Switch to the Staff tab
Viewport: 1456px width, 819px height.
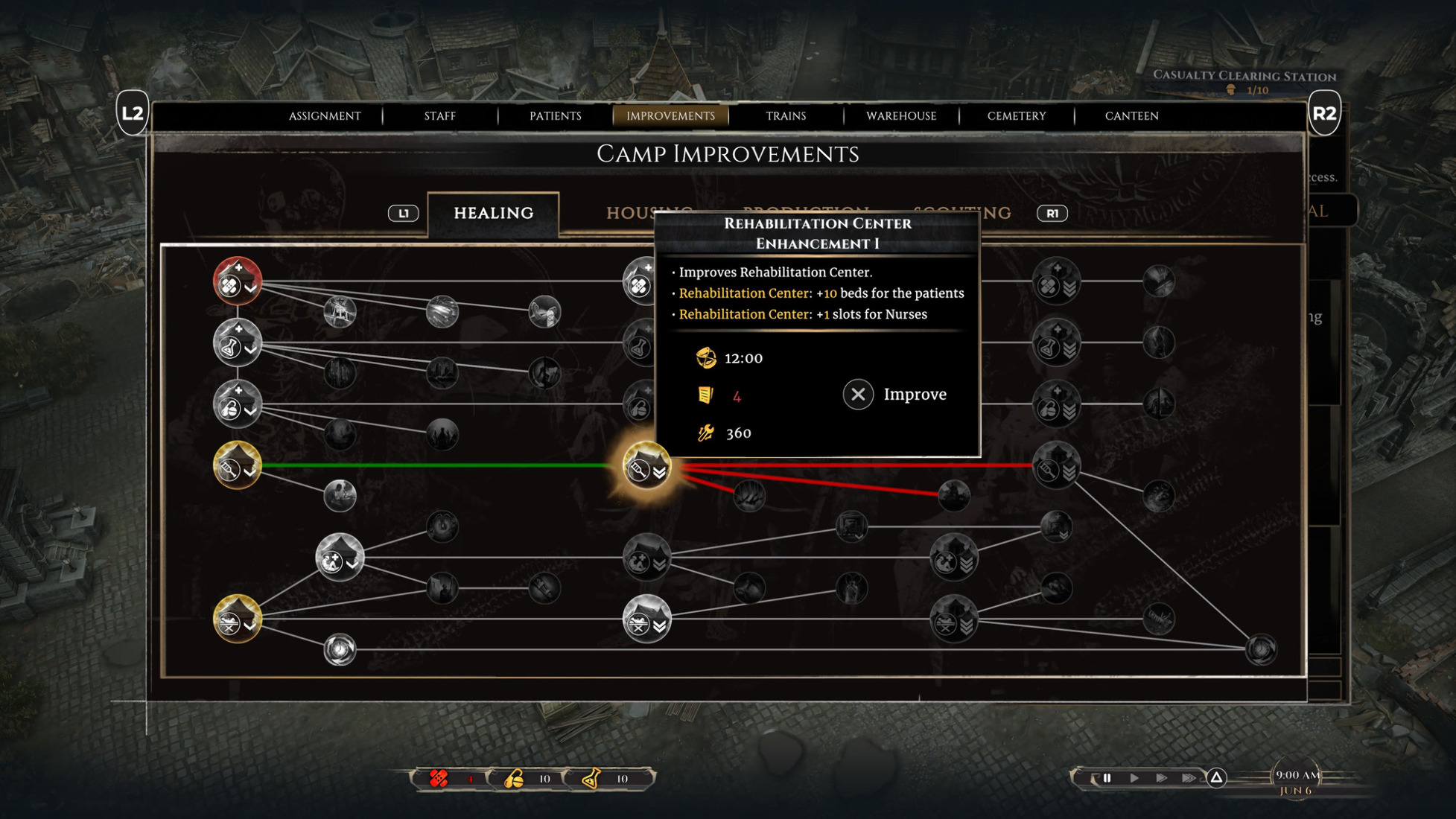(x=439, y=116)
